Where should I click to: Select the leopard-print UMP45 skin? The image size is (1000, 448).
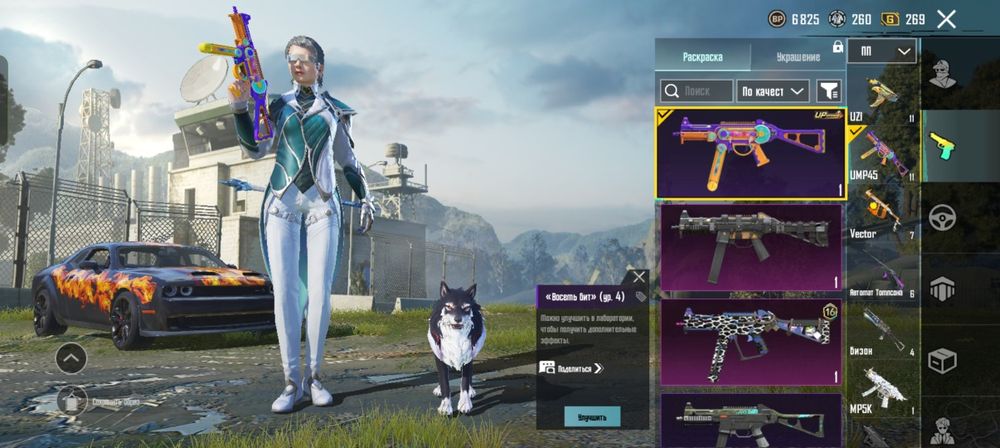pyautogui.click(x=750, y=340)
